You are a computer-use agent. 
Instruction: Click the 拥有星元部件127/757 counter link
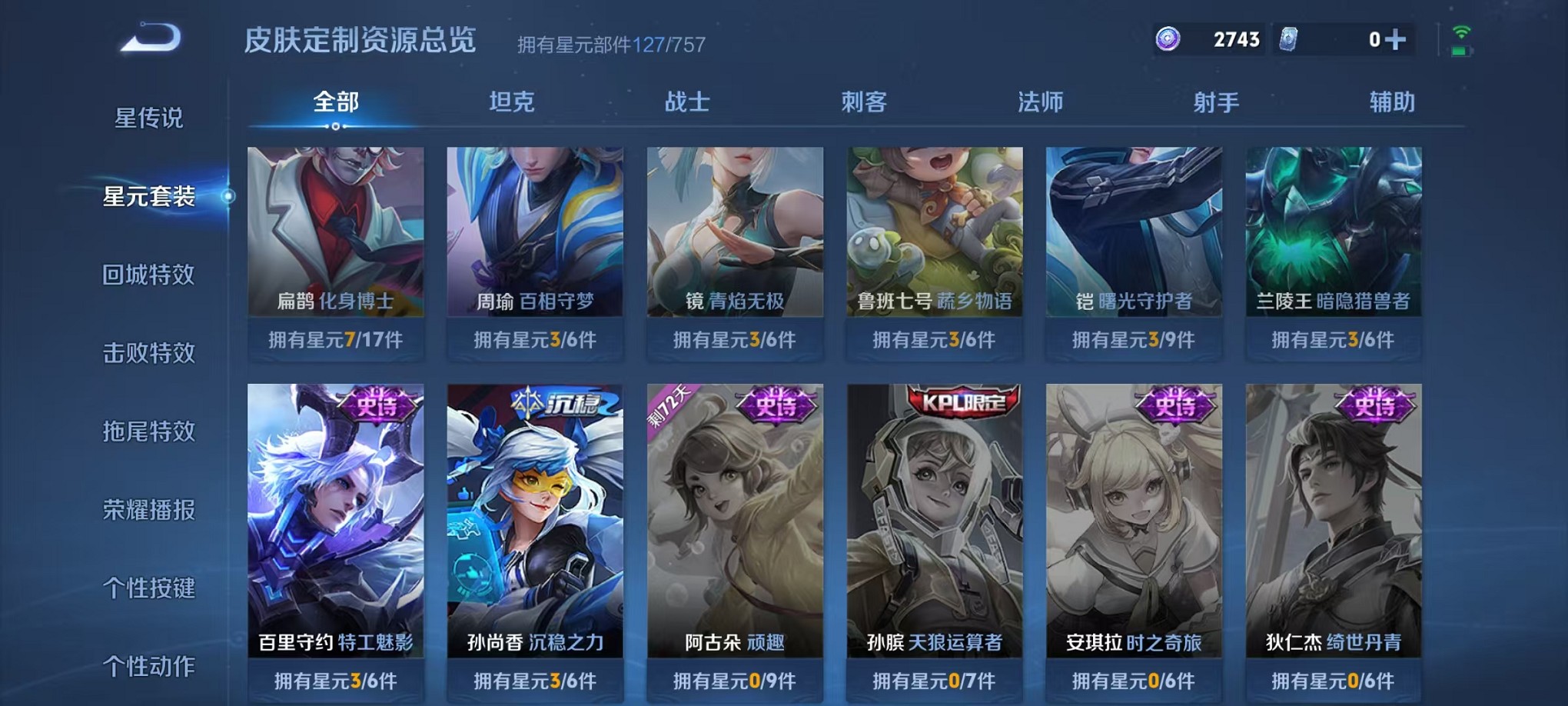coord(611,45)
